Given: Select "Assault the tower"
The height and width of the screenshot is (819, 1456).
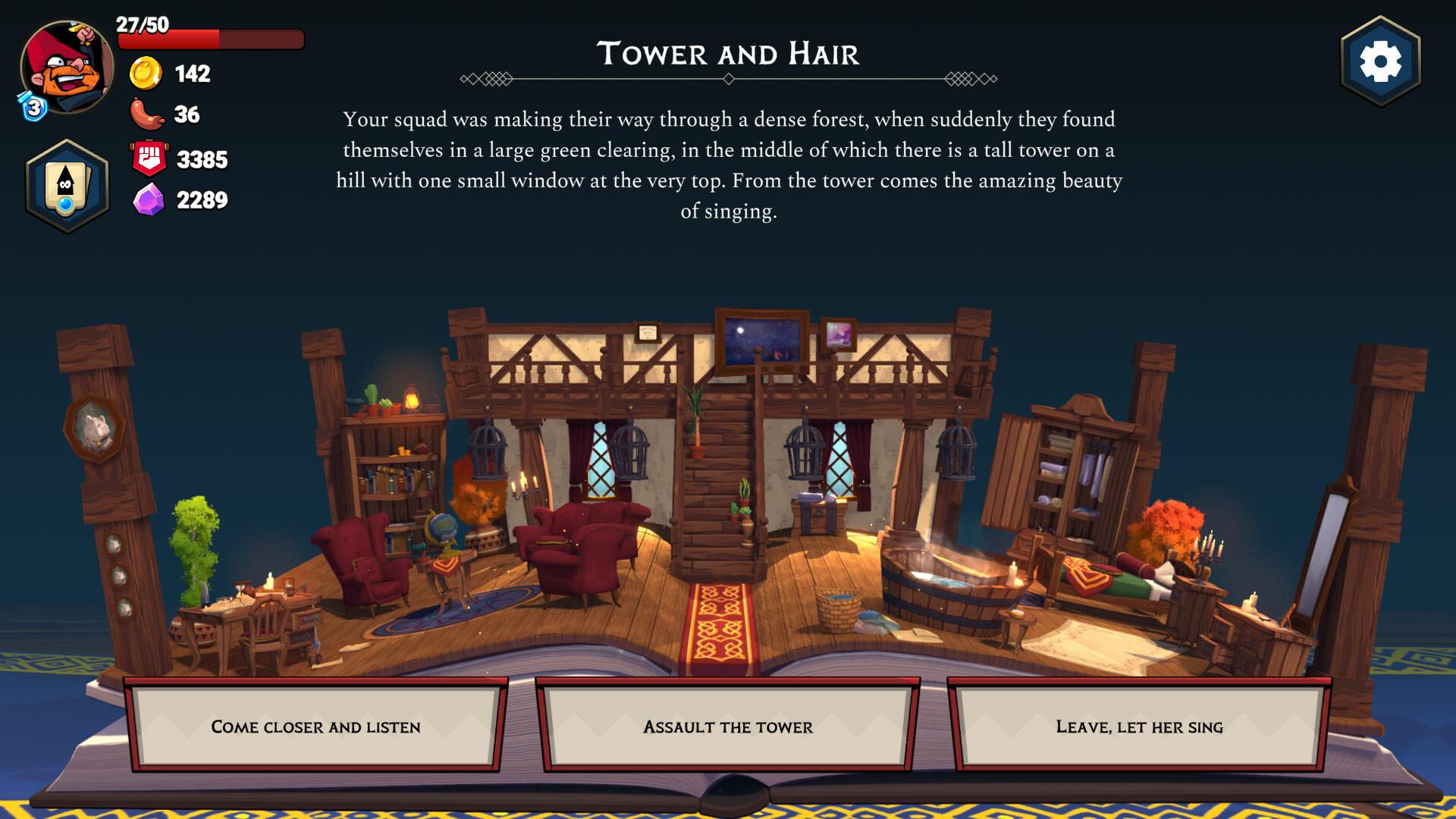Looking at the screenshot, I should tap(727, 726).
